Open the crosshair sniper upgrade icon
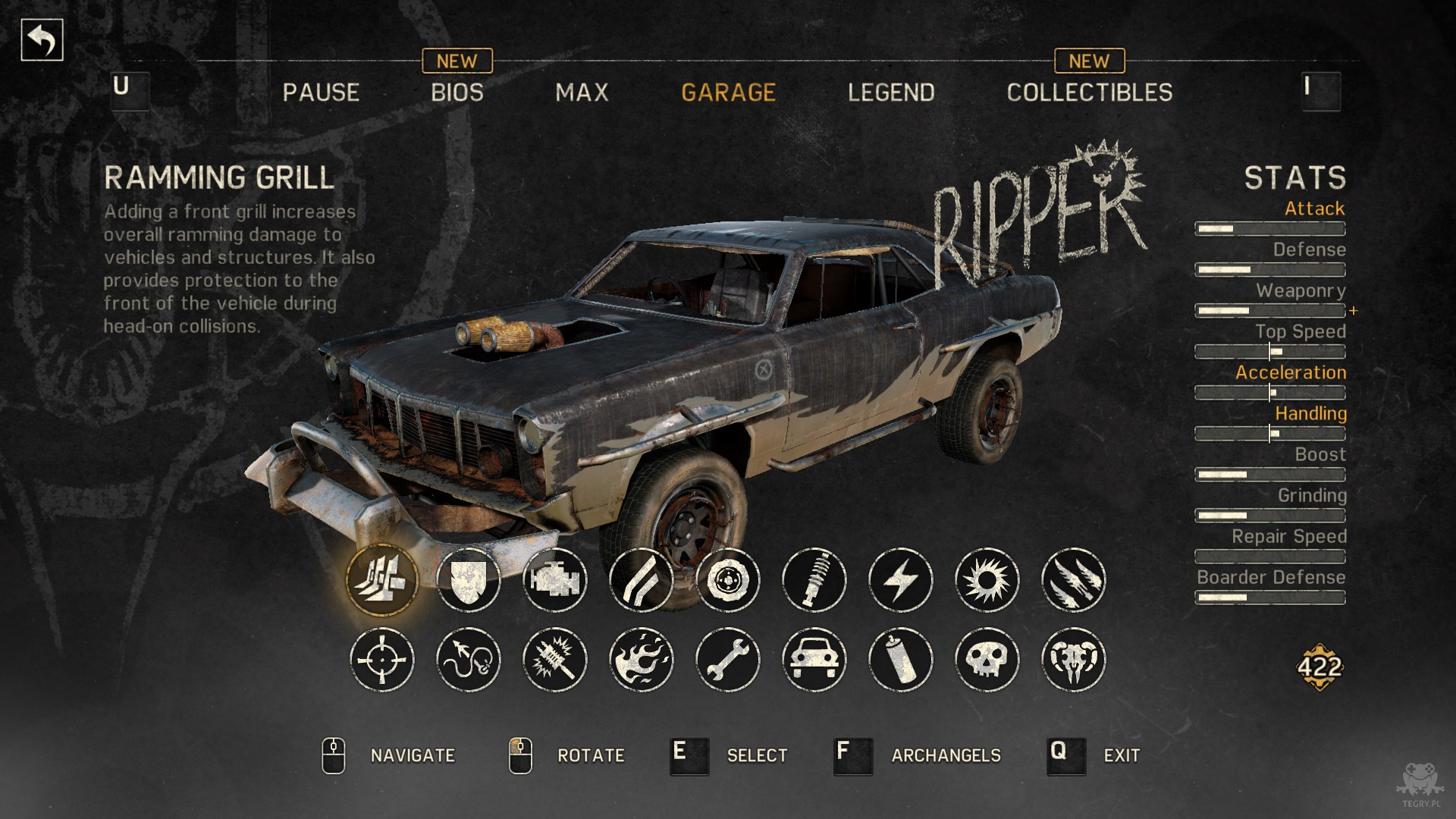This screenshot has height=819, width=1456. point(382,660)
